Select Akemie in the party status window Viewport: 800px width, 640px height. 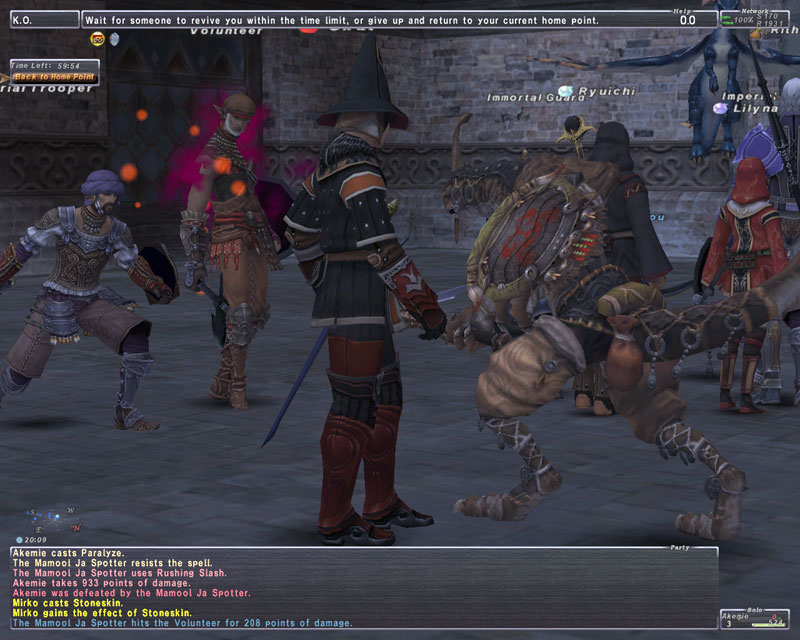tap(736, 619)
